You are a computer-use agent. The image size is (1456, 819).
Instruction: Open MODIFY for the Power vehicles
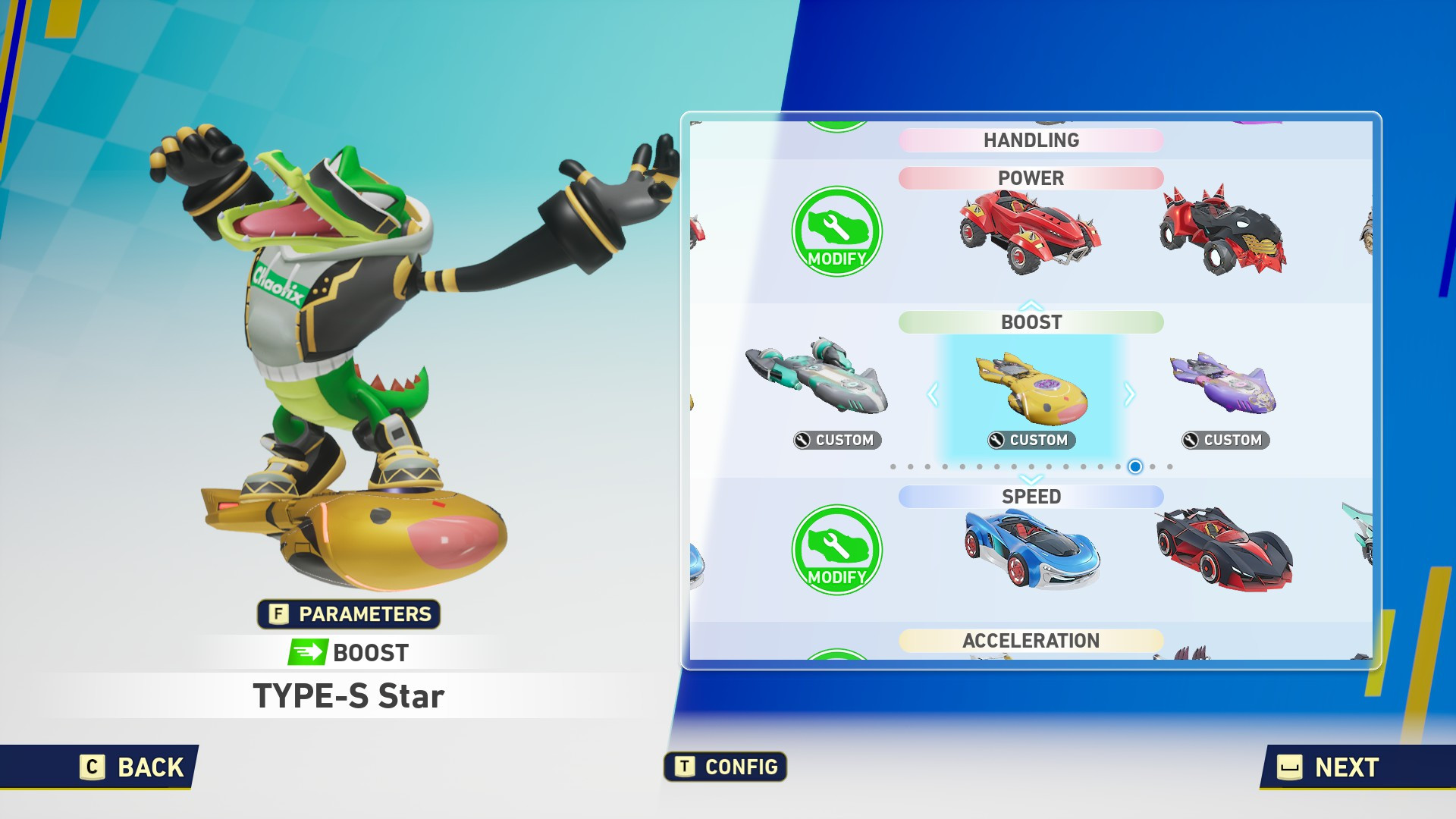click(836, 231)
